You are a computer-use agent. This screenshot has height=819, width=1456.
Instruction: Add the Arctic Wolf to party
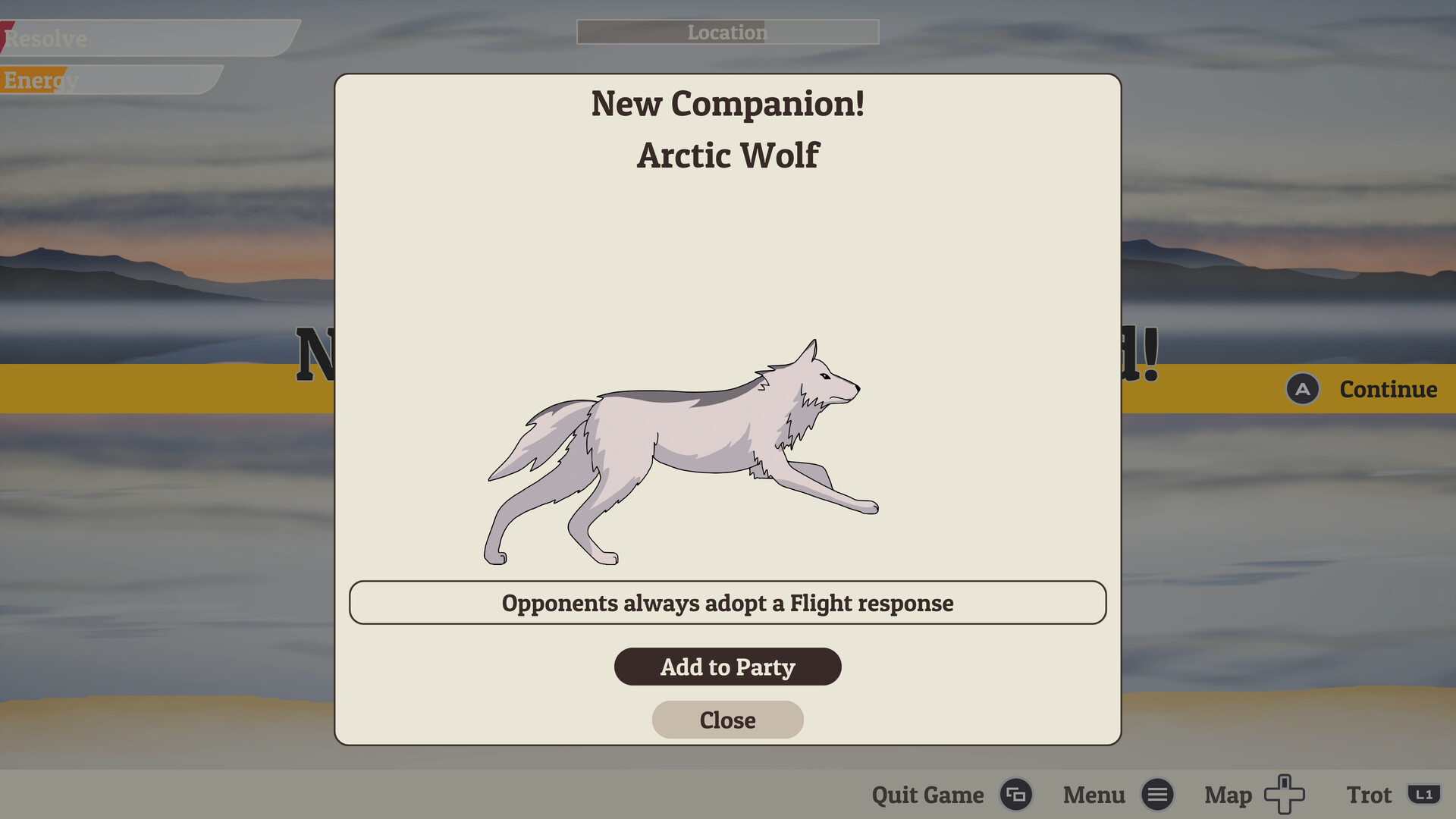727,667
